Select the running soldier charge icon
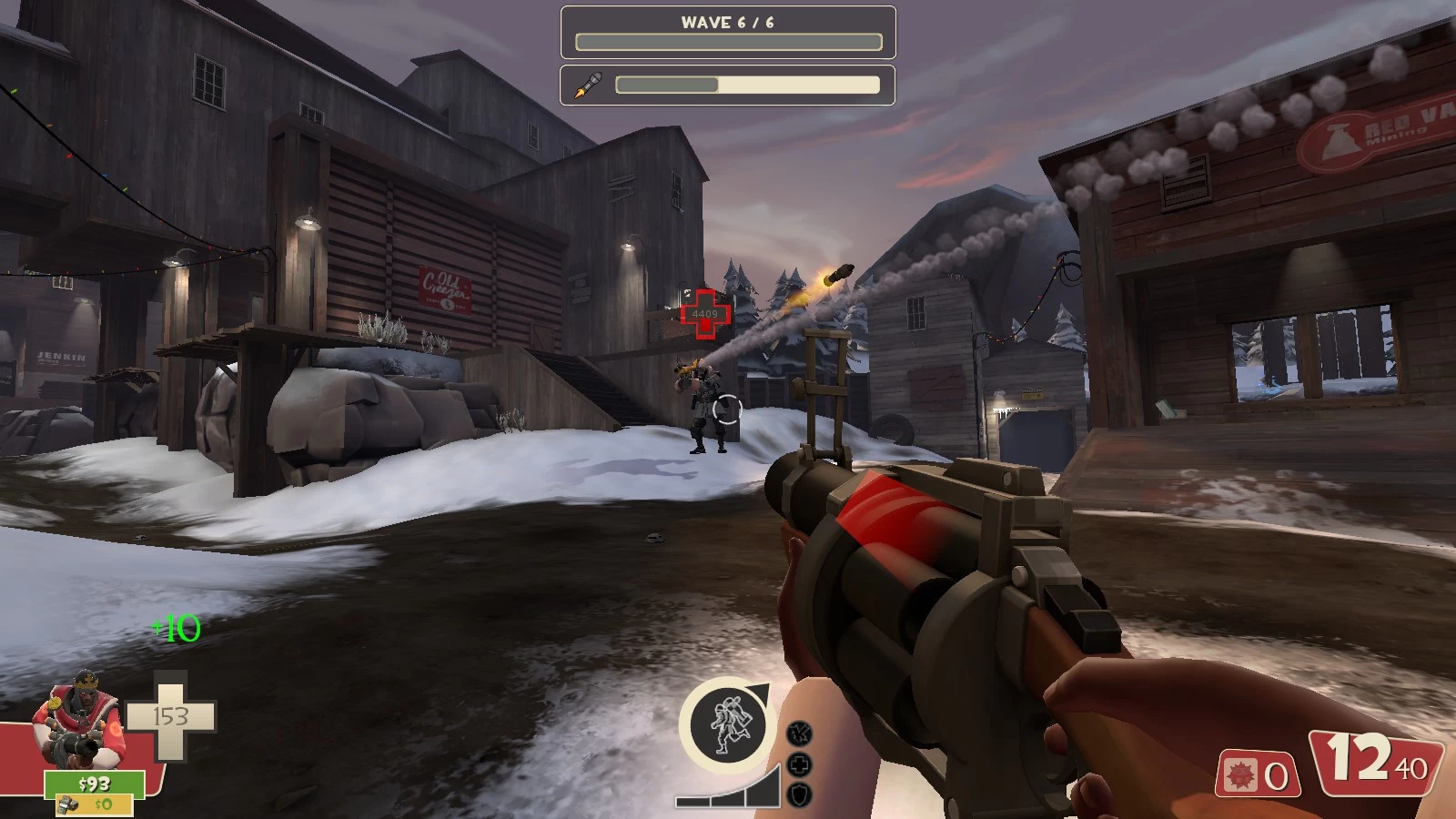1456x819 pixels. click(726, 724)
